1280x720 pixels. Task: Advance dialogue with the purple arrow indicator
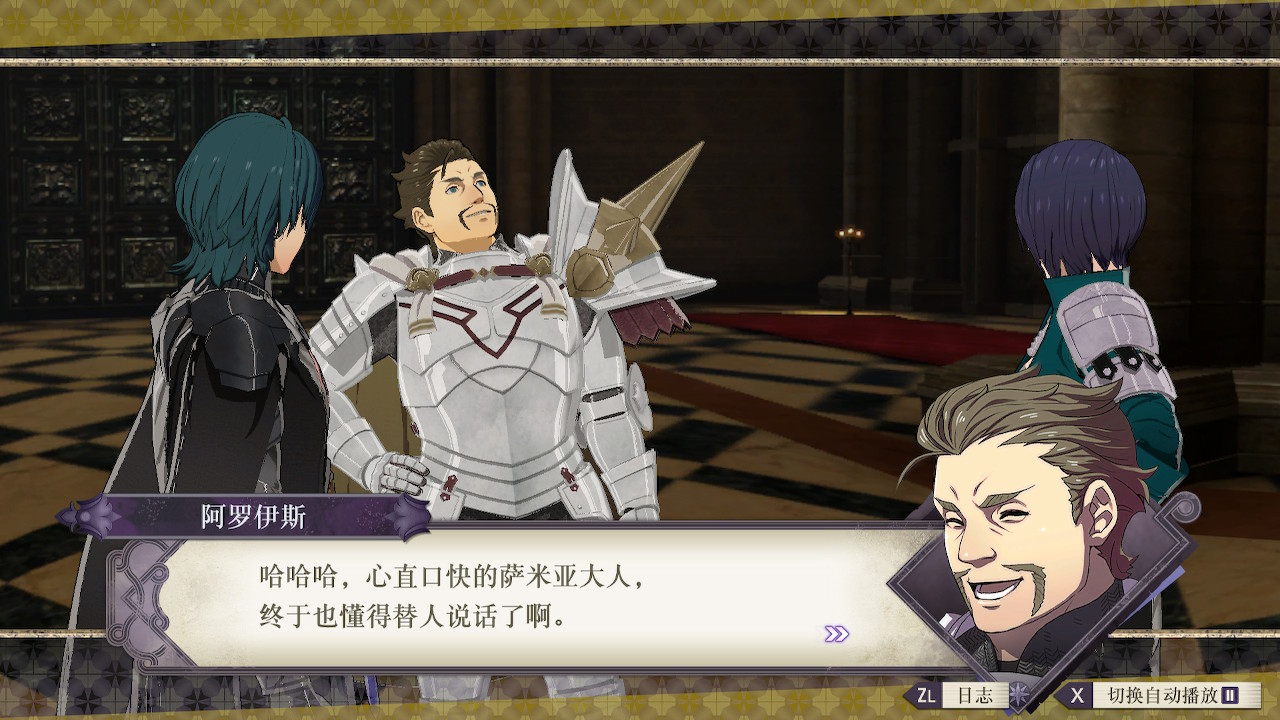point(836,633)
